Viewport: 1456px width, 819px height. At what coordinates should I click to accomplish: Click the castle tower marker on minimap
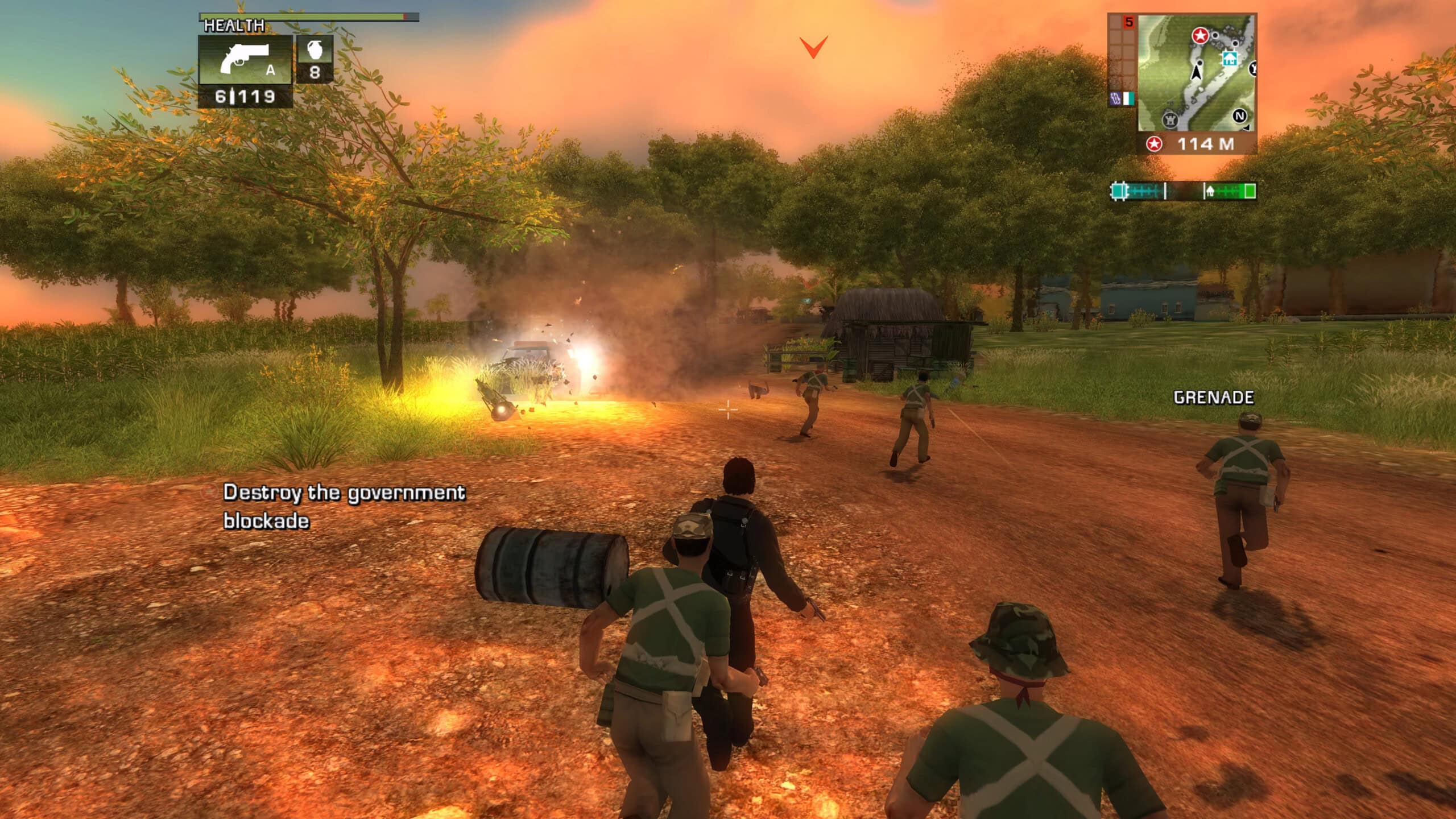(x=1170, y=119)
